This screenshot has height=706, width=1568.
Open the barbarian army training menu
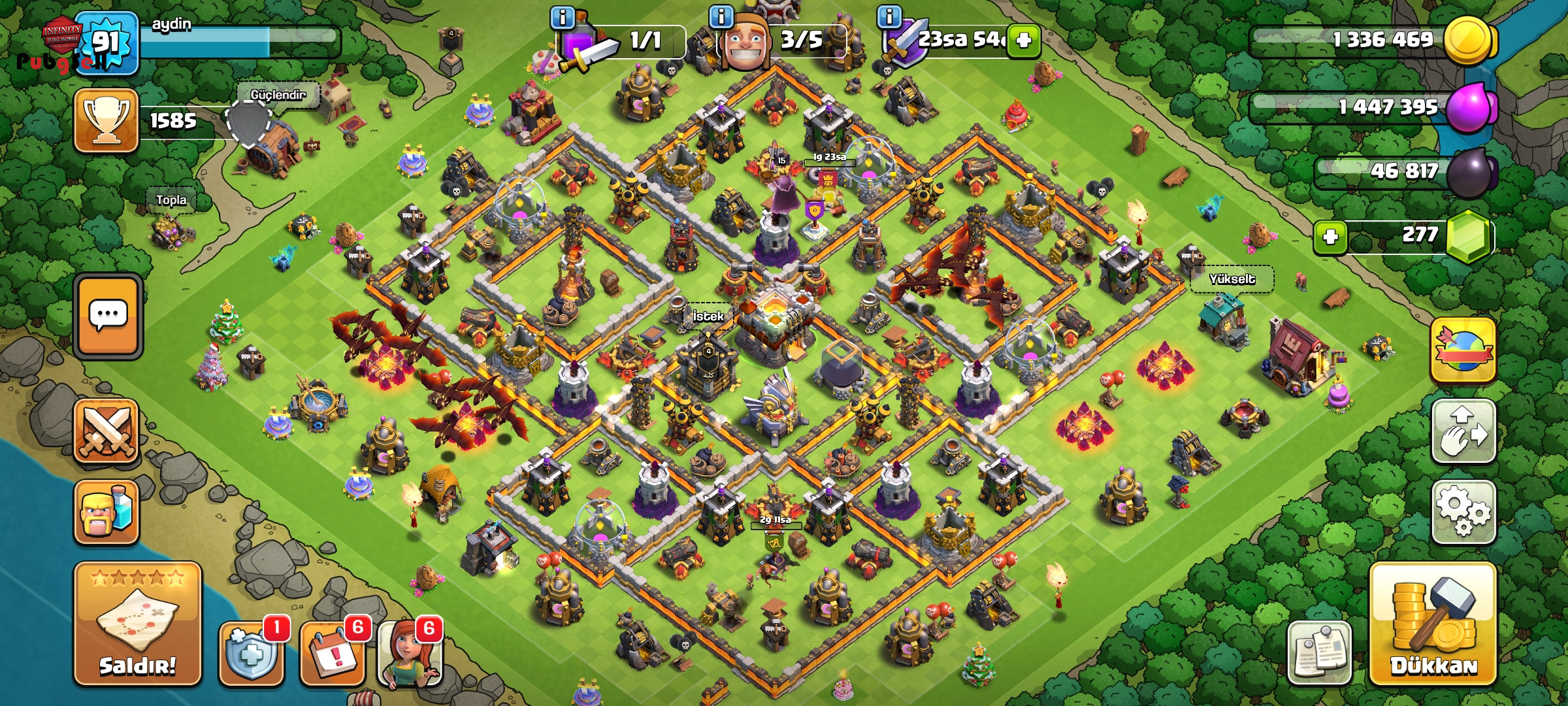(x=106, y=512)
